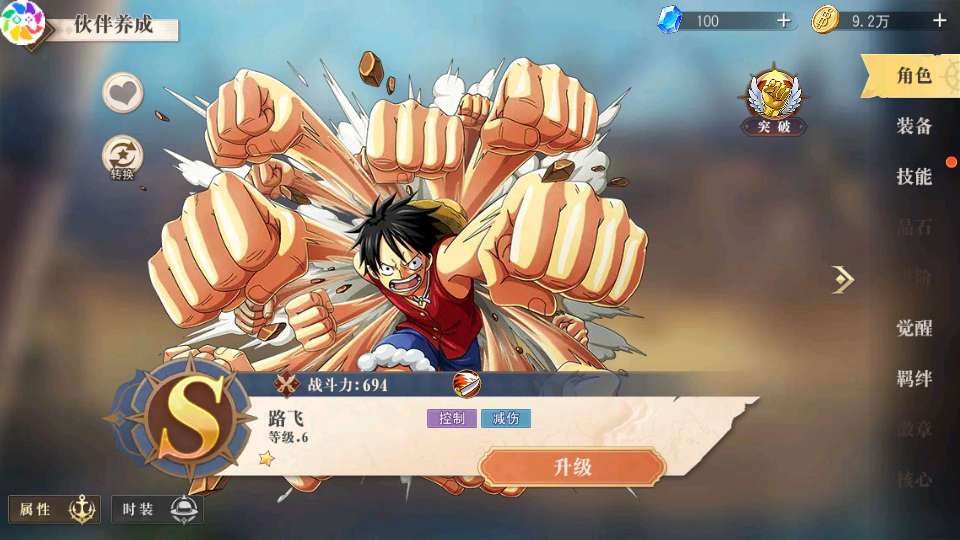Select the 减伤 damage reduction tag
This screenshot has width=960, height=540.
tap(505, 419)
